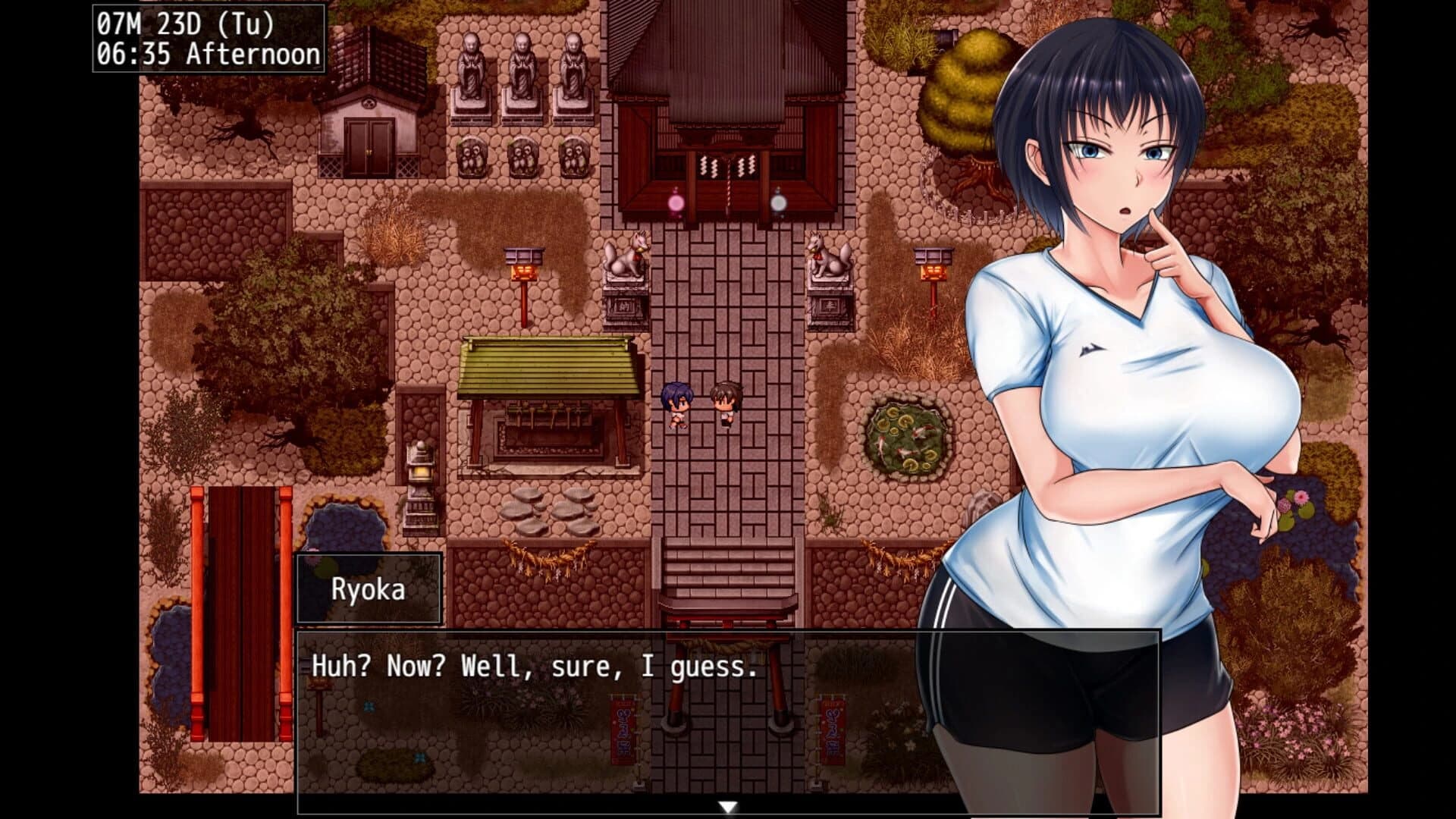
Task: Click the middle Jizo statue at the top
Action: [x=521, y=68]
